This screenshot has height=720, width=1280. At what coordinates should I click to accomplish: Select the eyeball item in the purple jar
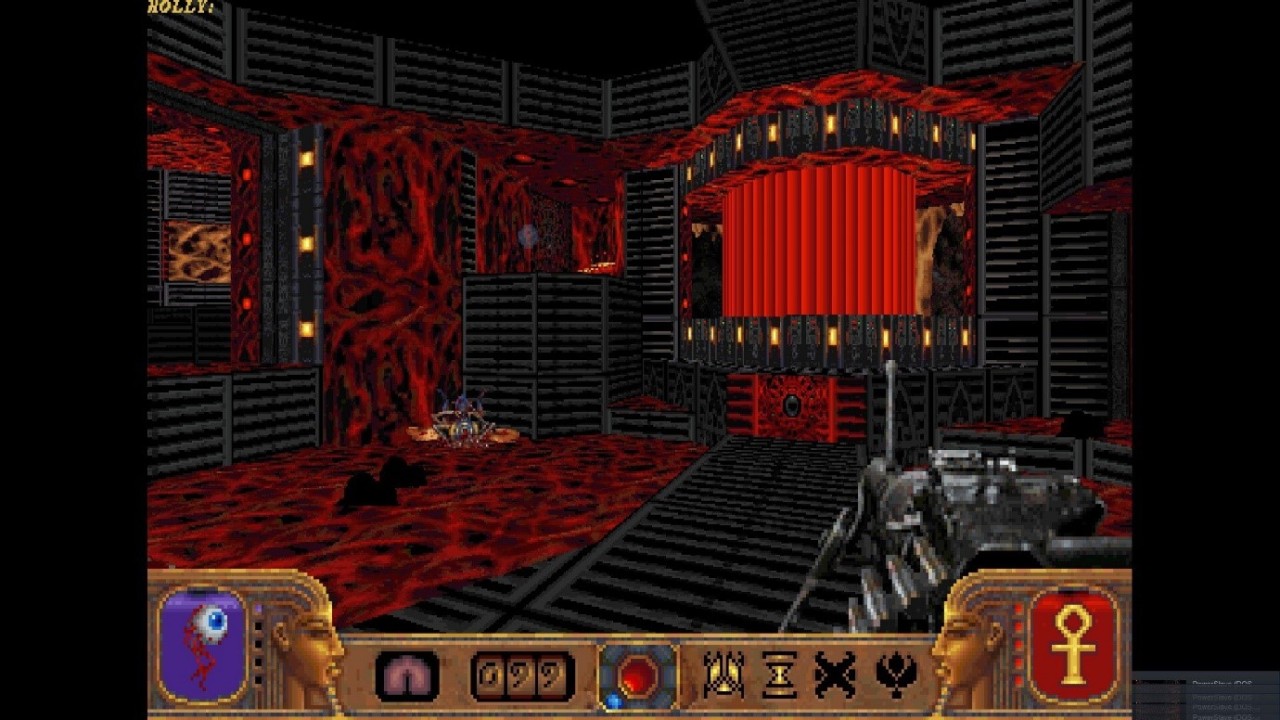(210, 624)
